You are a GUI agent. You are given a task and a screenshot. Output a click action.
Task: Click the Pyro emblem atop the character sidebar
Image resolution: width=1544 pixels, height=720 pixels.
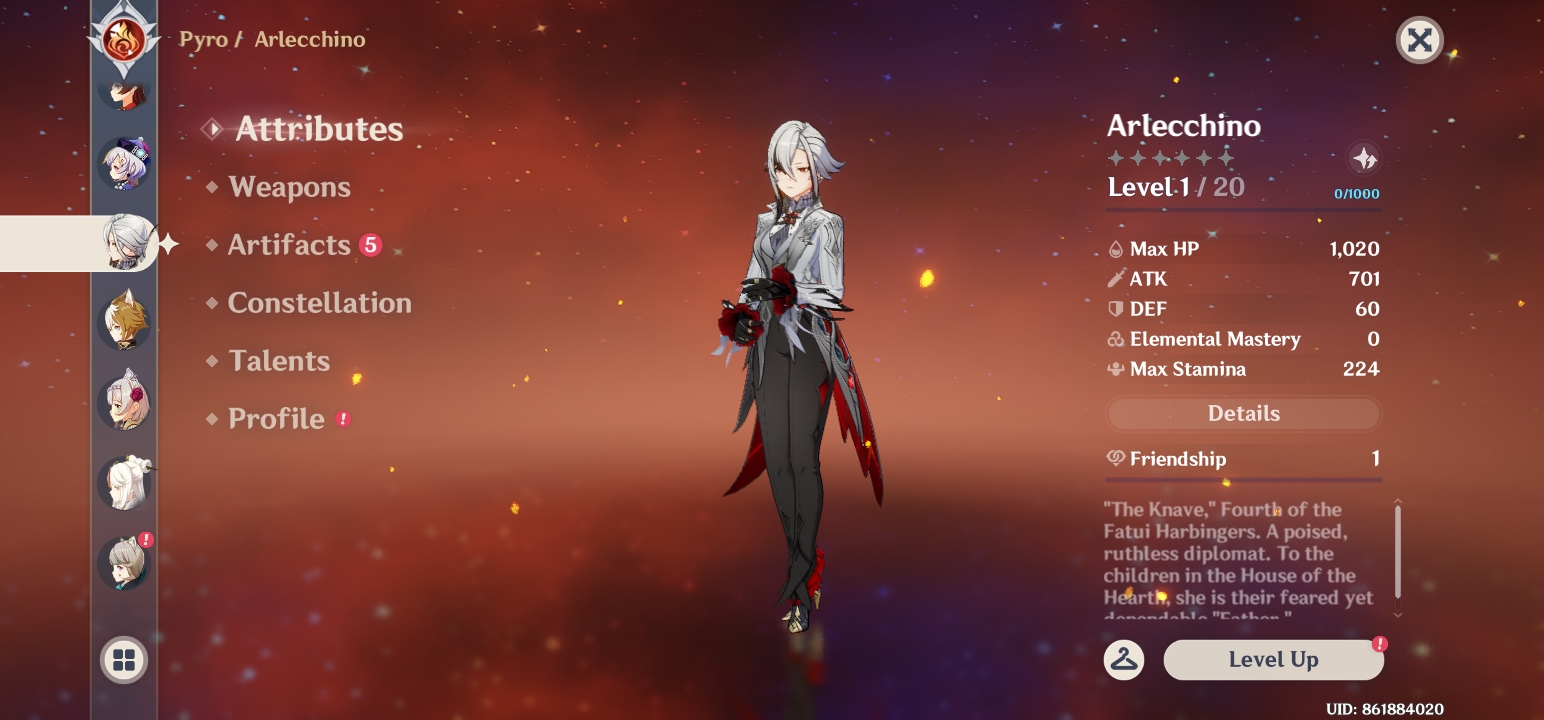click(x=124, y=40)
